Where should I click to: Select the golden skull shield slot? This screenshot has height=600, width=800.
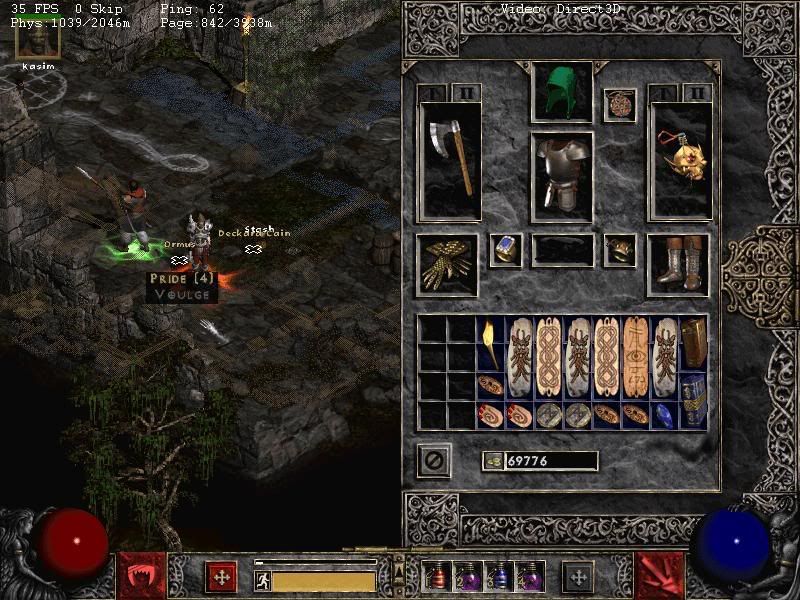(680, 160)
